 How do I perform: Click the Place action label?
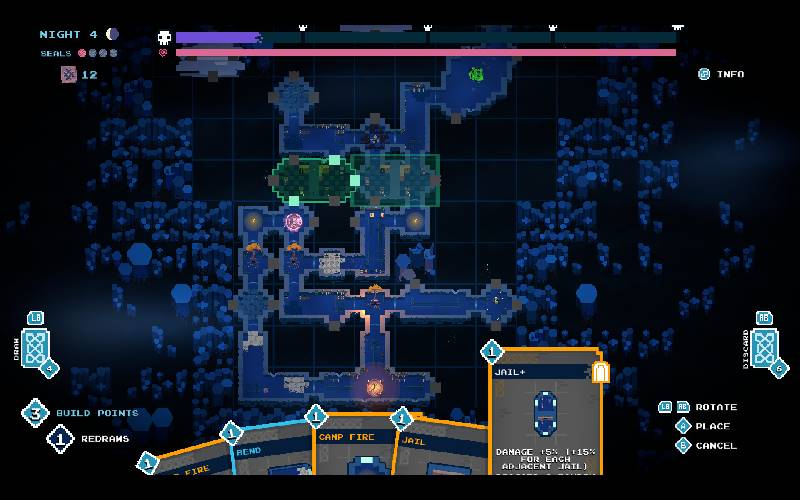click(712, 426)
